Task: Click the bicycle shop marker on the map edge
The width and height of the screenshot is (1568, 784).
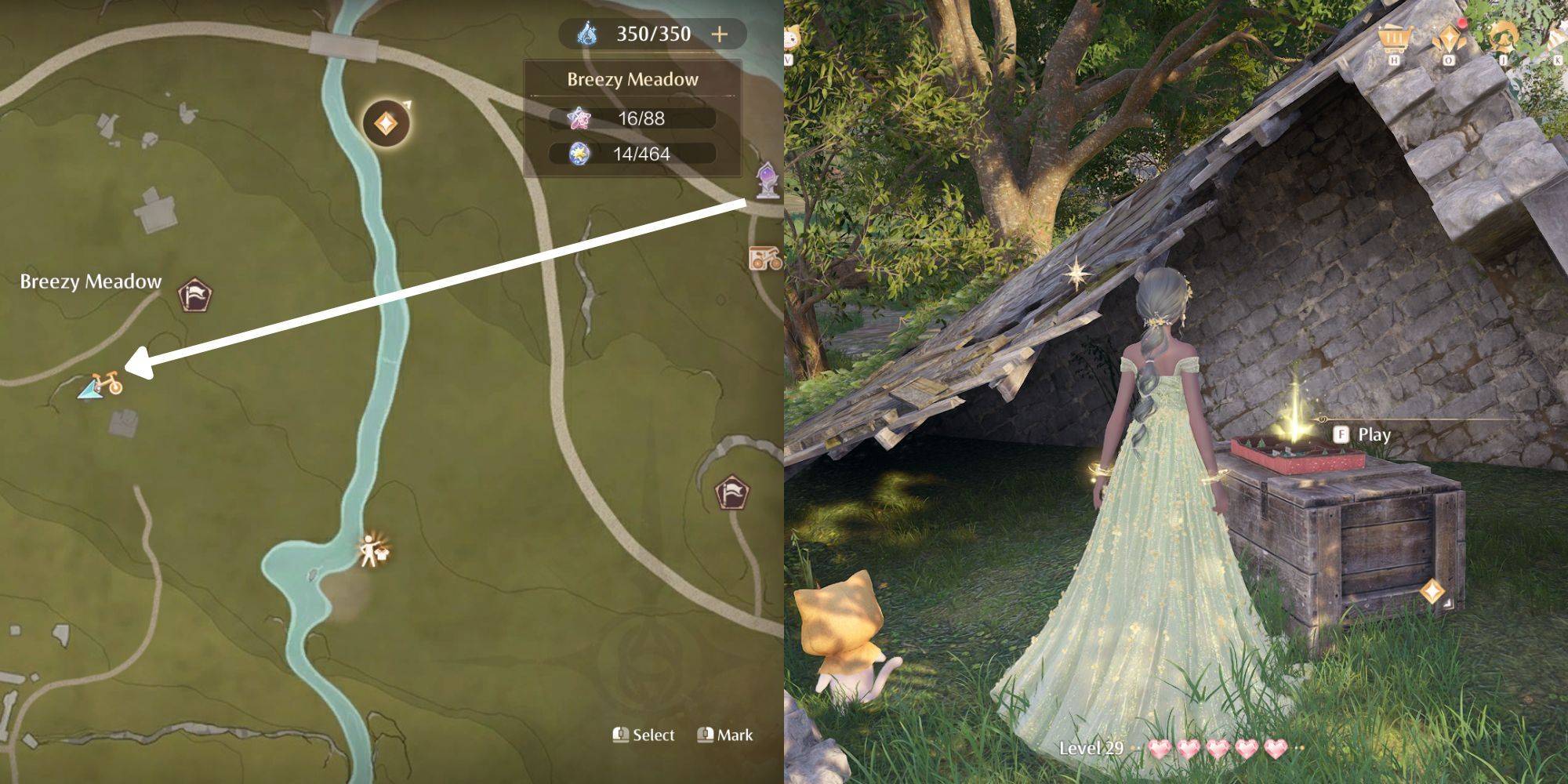Action: [764, 257]
